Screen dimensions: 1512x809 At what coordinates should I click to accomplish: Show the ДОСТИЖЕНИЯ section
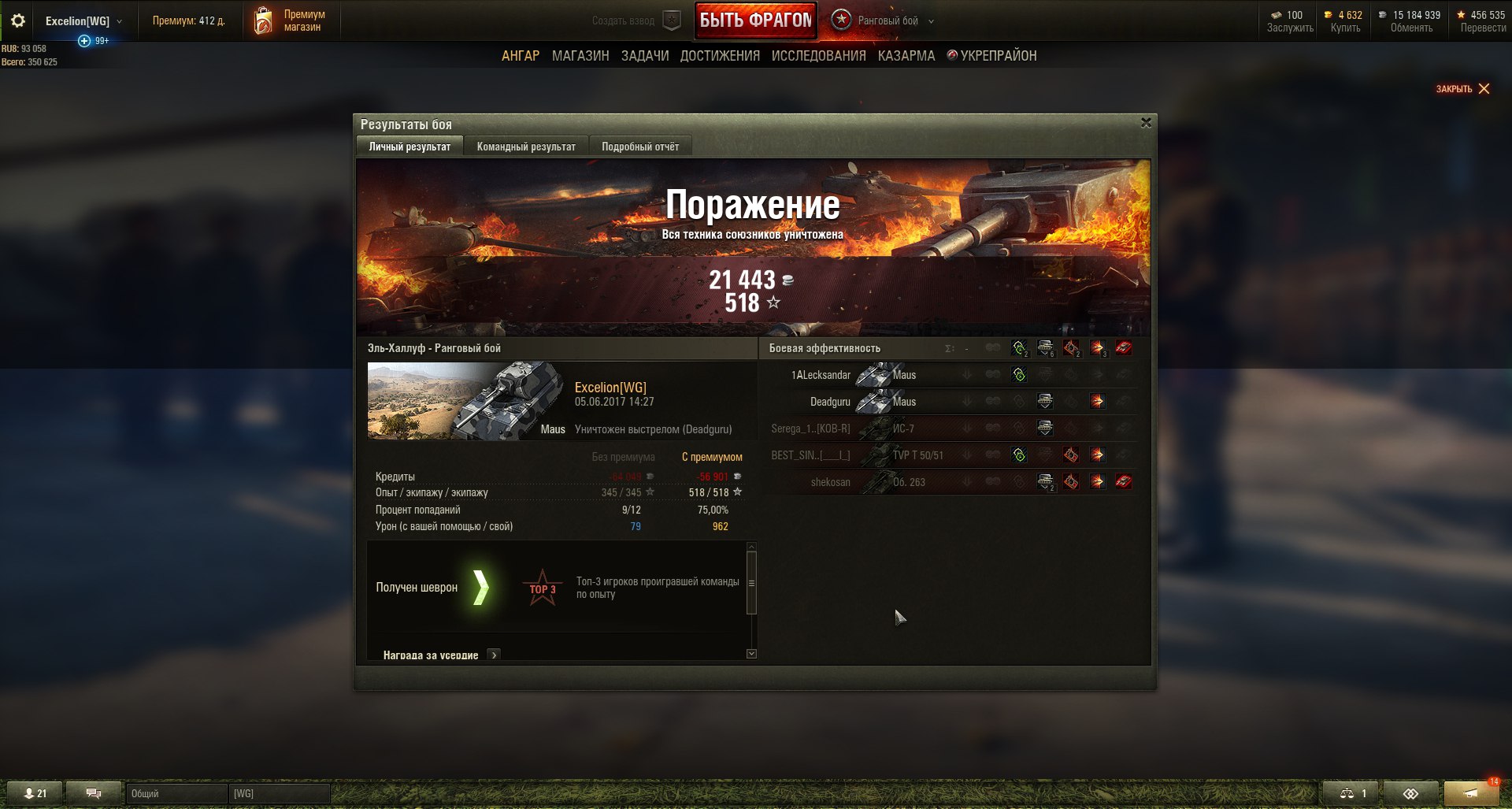(x=720, y=56)
